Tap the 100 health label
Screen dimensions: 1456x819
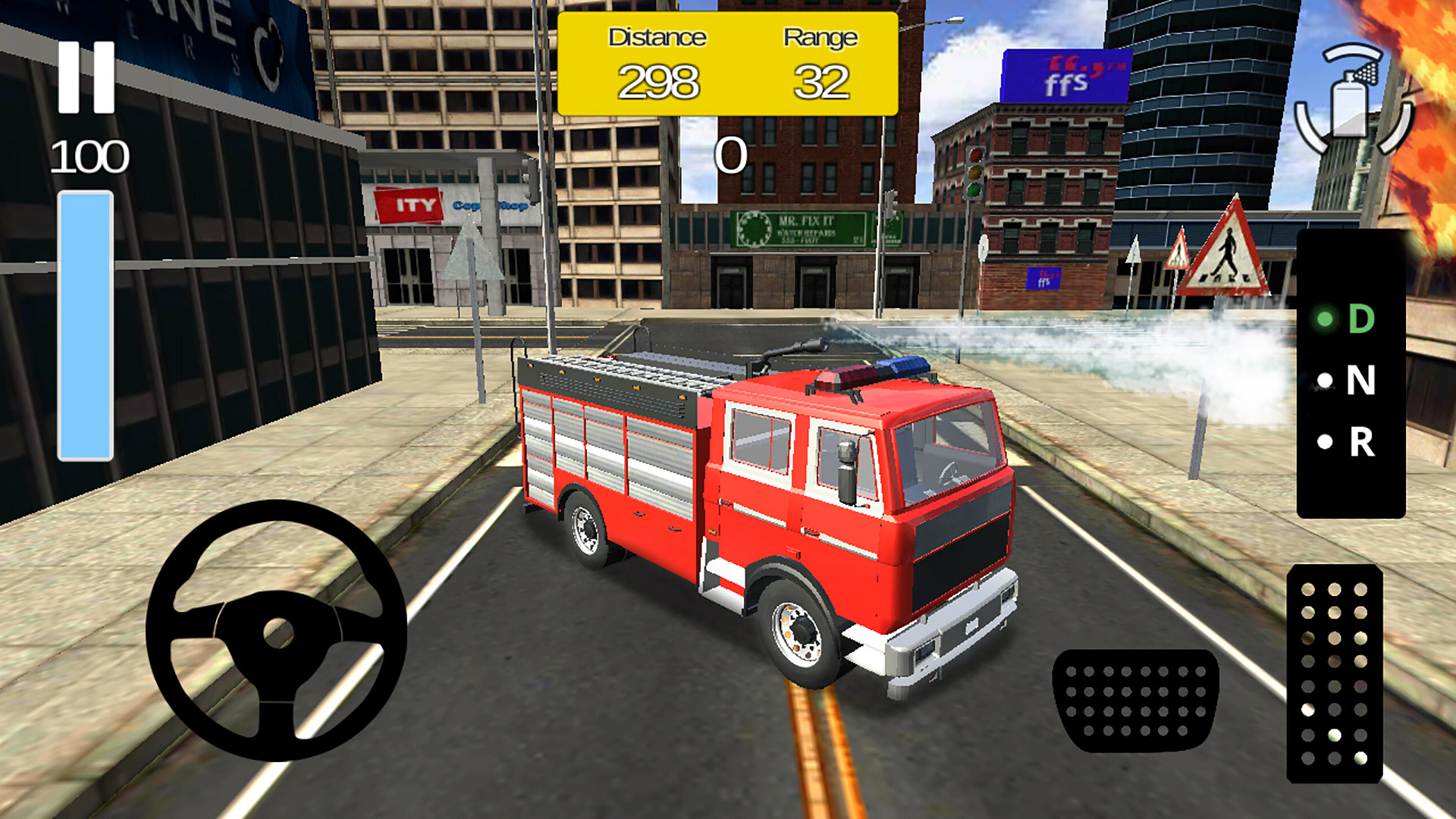pos(89,155)
